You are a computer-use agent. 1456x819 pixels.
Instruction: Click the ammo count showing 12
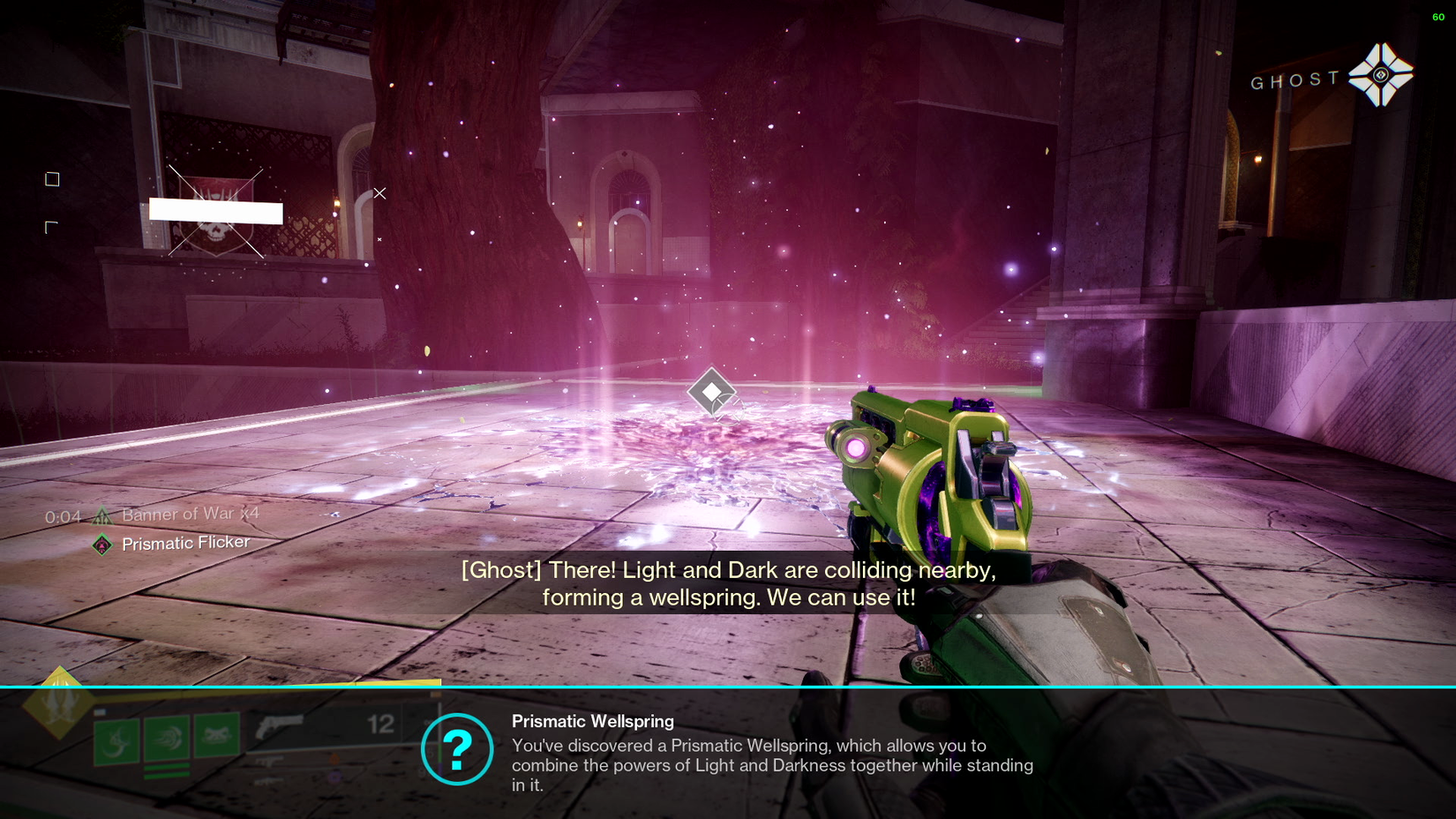click(379, 725)
